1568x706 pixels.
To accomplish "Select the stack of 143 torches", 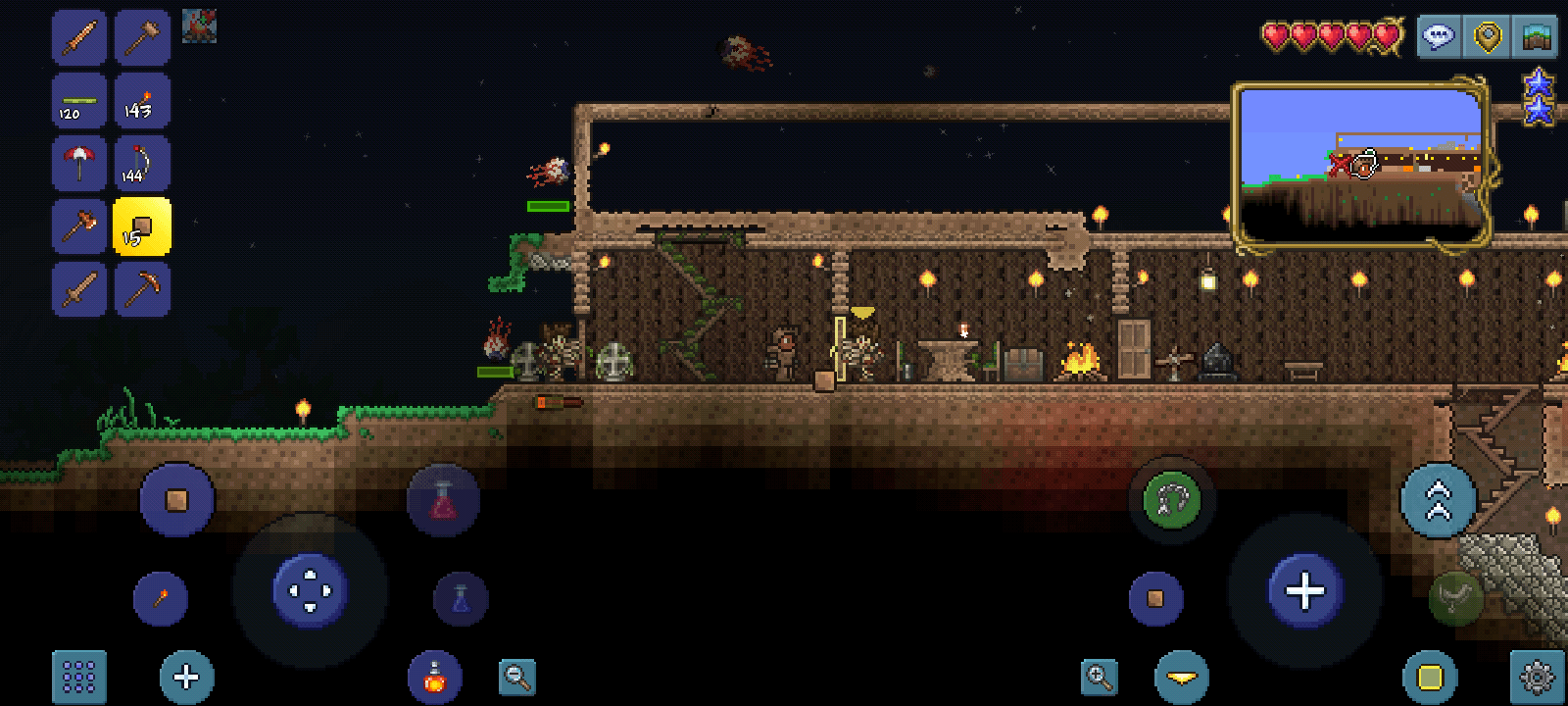I will click(142, 100).
